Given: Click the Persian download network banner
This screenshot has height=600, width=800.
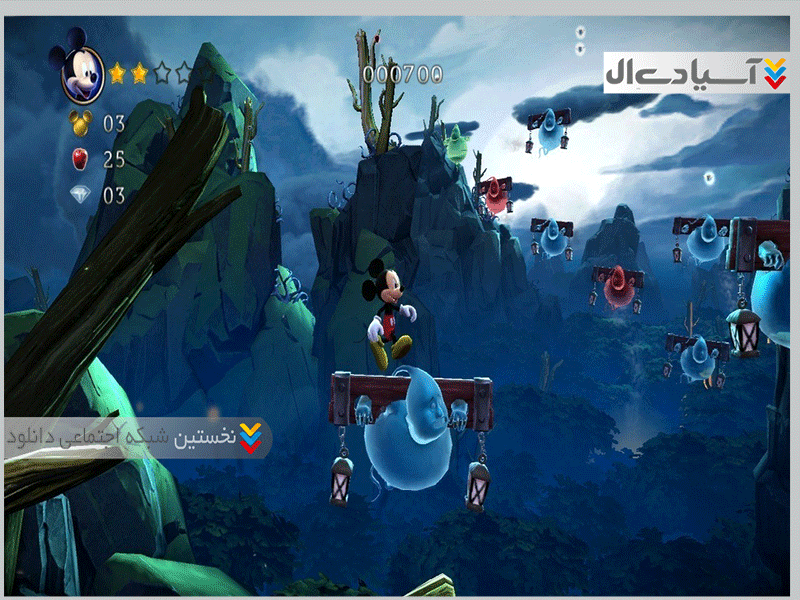Looking at the screenshot, I should [x=136, y=438].
